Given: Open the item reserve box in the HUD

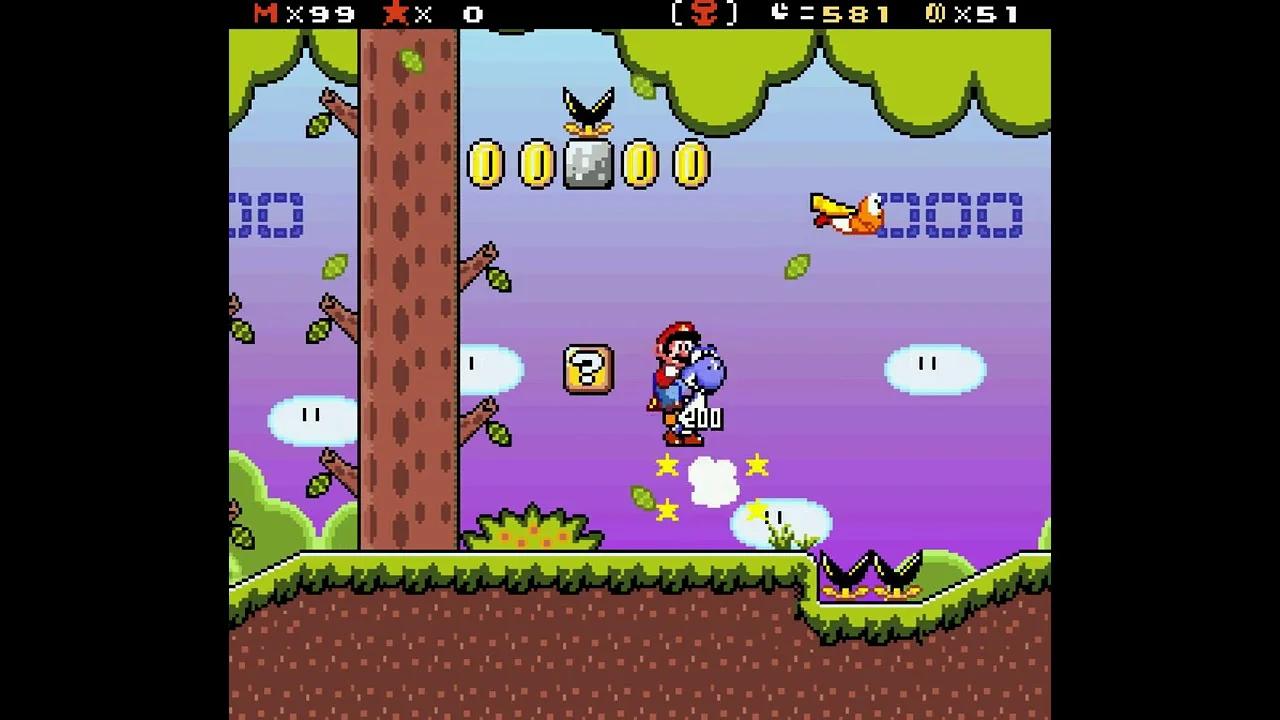Looking at the screenshot, I should tap(702, 15).
